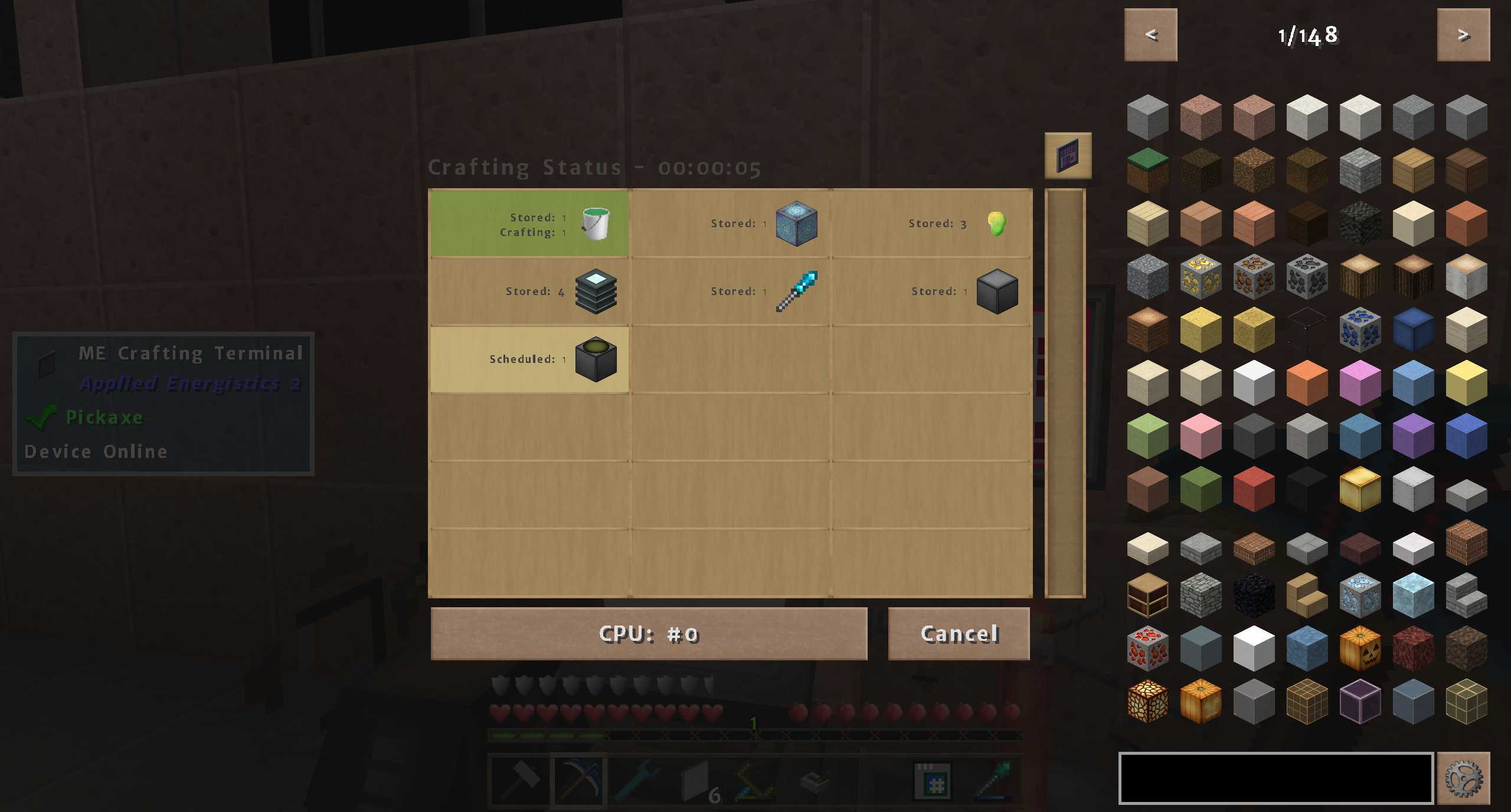The height and width of the screenshot is (812, 1511).
Task: Pick the grass block from item list
Action: click(1147, 171)
